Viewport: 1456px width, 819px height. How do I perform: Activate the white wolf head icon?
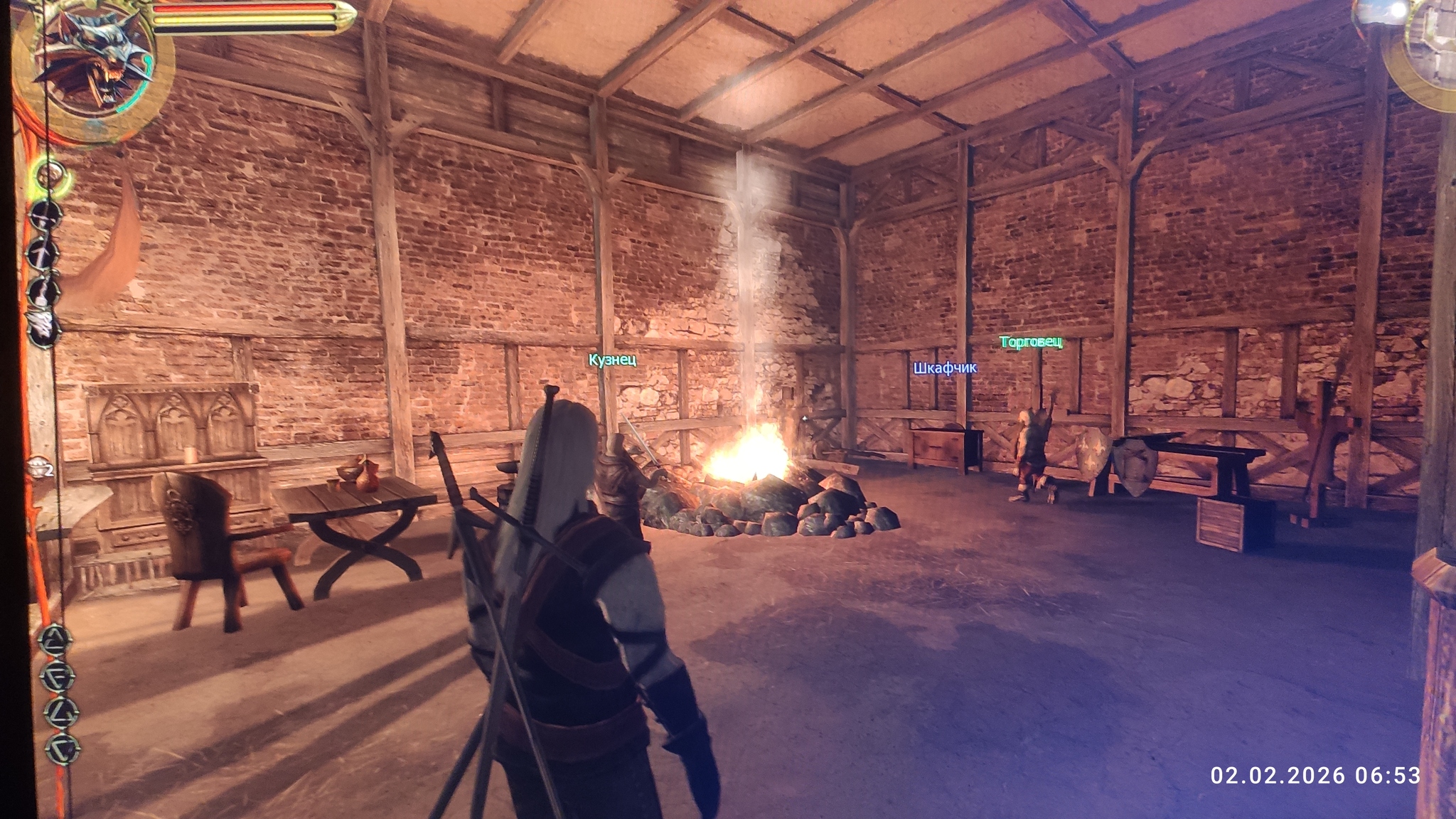44,326
